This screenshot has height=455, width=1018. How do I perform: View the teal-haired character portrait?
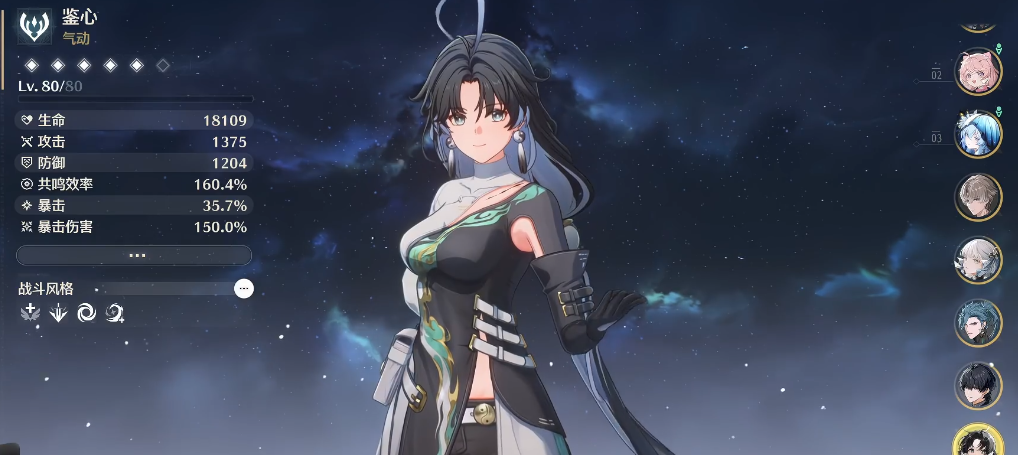tap(978, 323)
